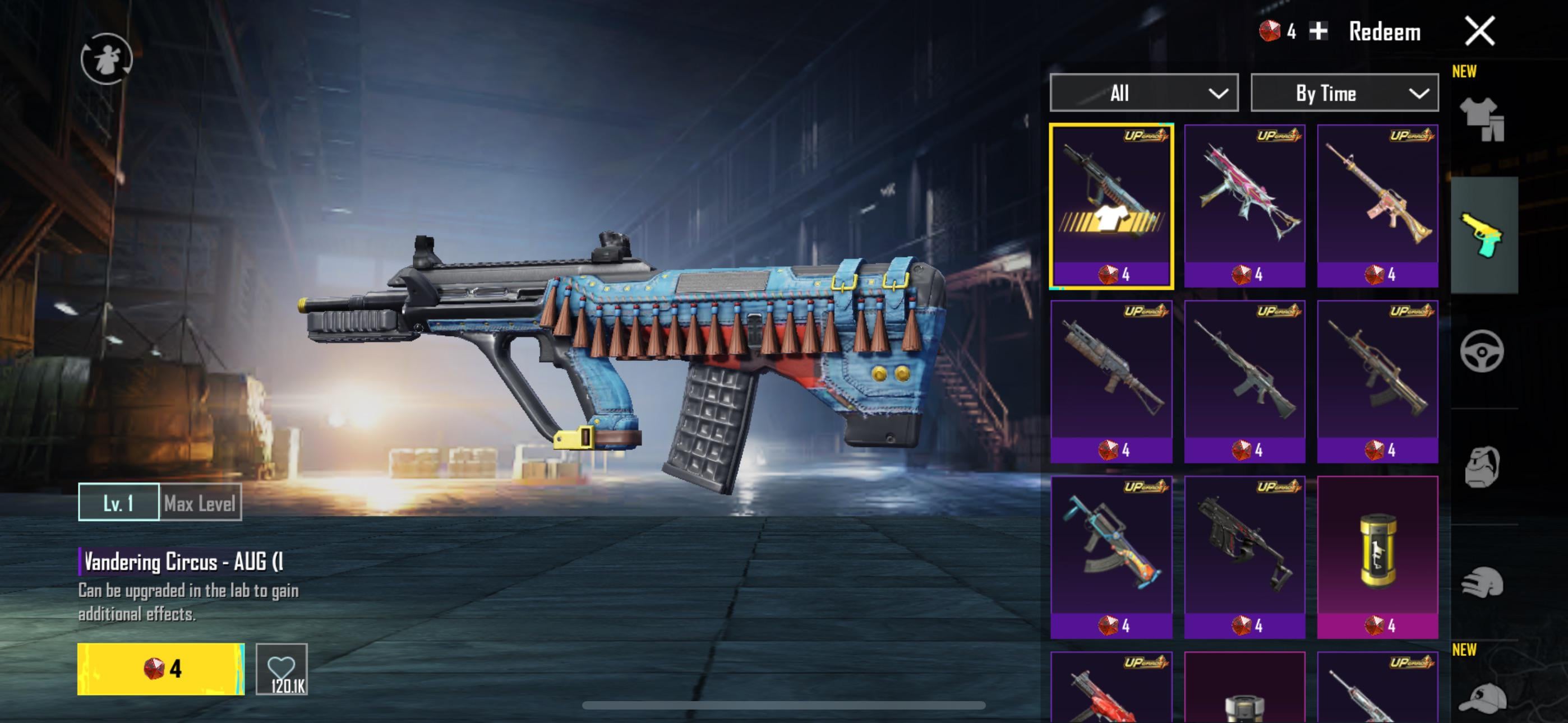This screenshot has height=723, width=1568.
Task: Pick the blue and orange AK-style skin
Action: (1112, 557)
